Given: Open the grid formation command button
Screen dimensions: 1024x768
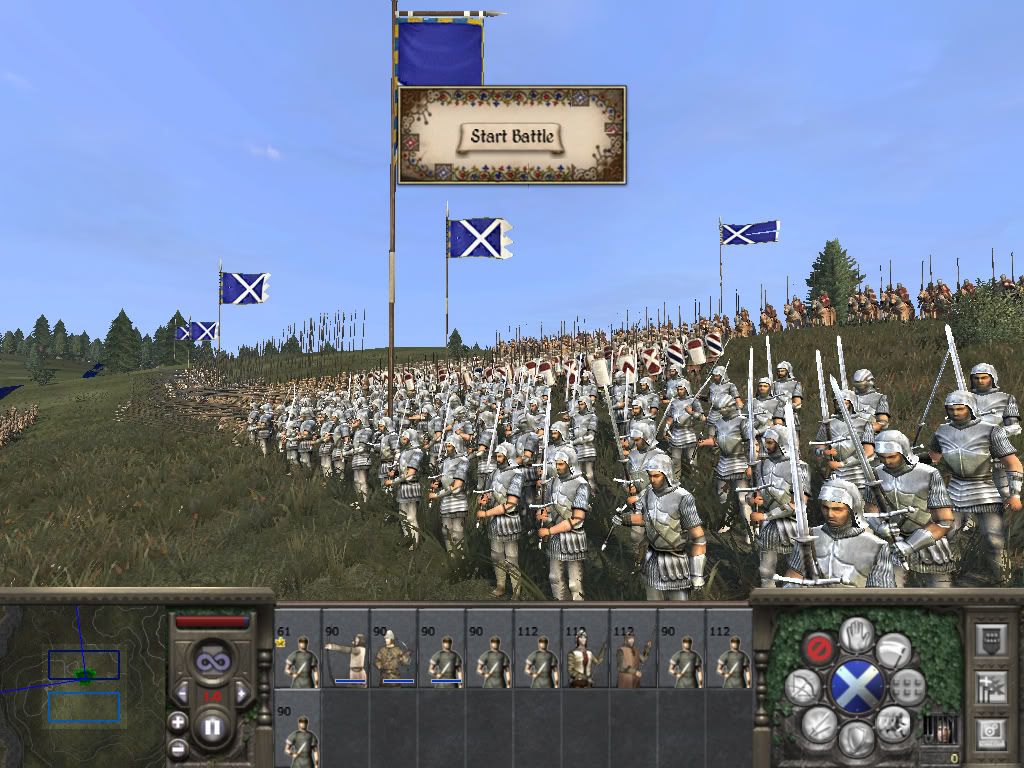Looking at the screenshot, I should [x=908, y=686].
